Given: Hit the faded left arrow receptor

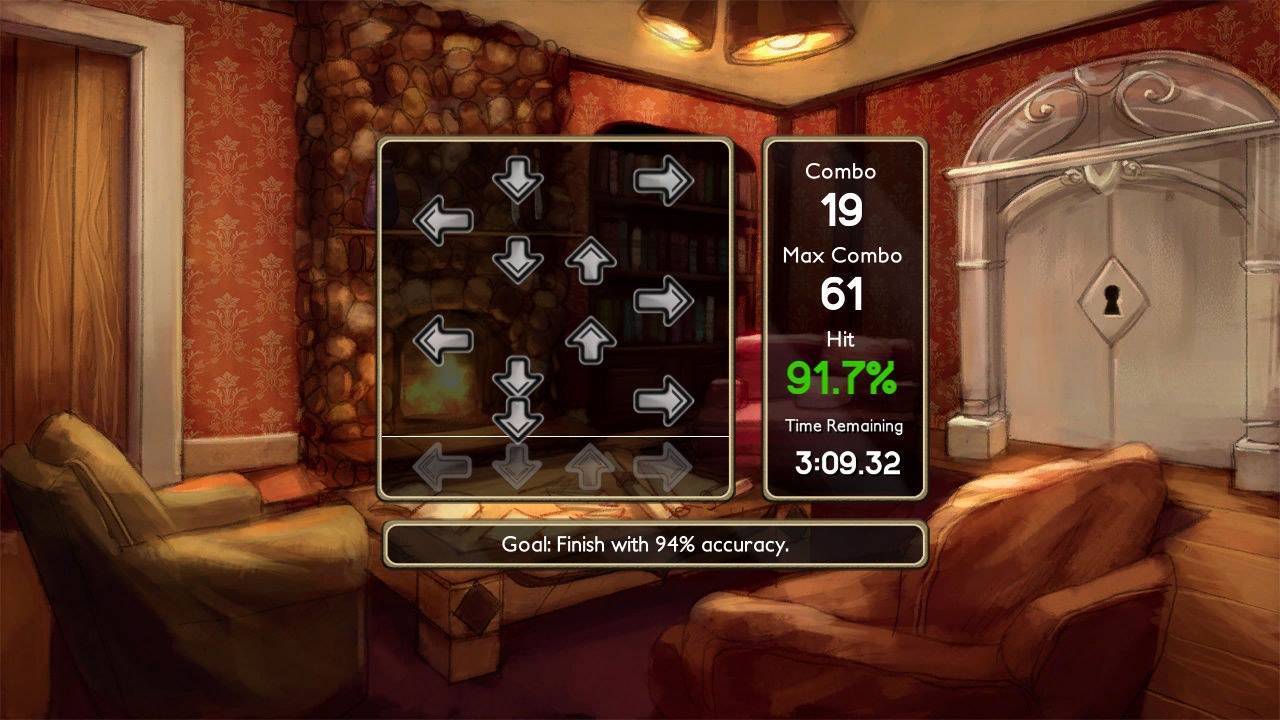Looking at the screenshot, I should pyautogui.click(x=442, y=466).
